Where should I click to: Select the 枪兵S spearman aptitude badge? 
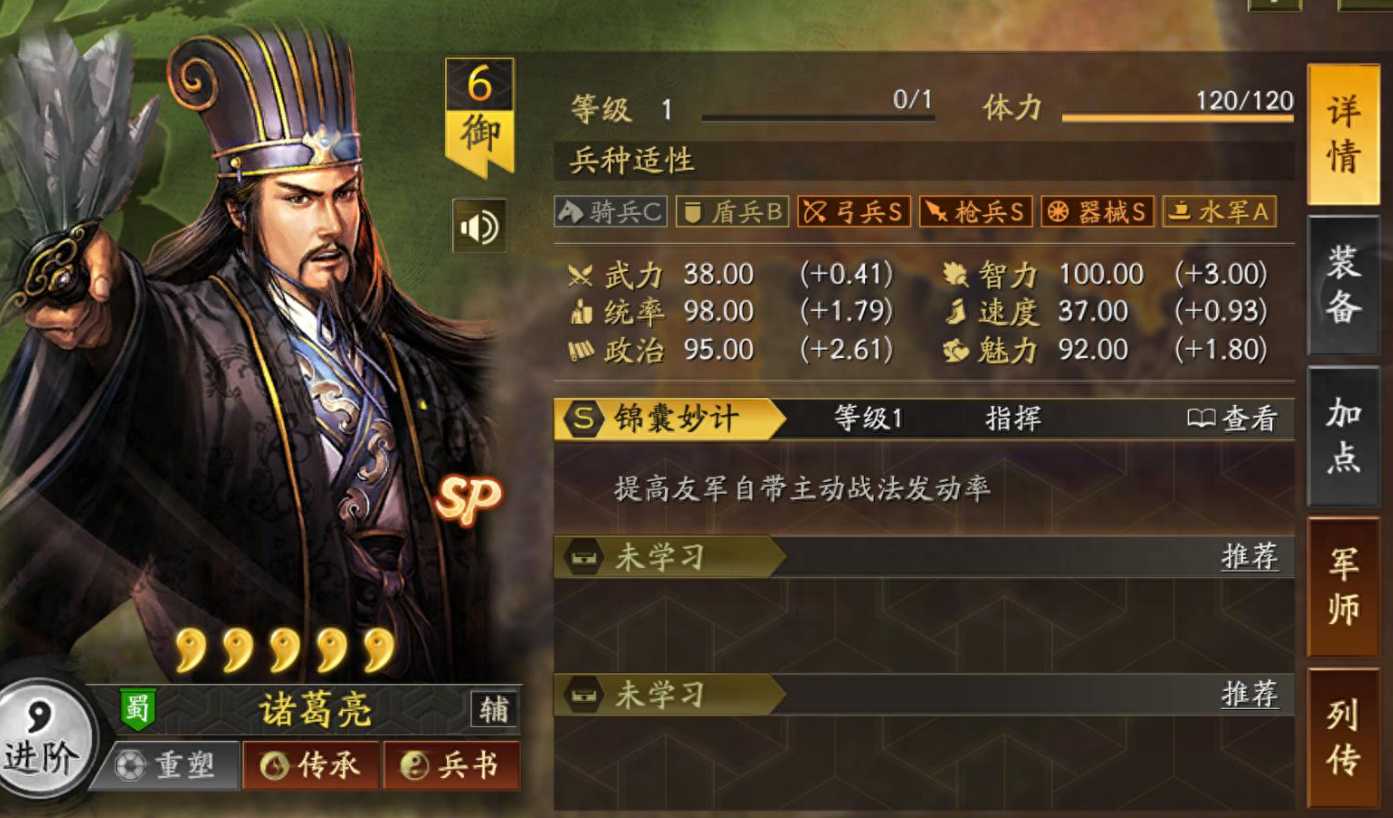[974, 211]
